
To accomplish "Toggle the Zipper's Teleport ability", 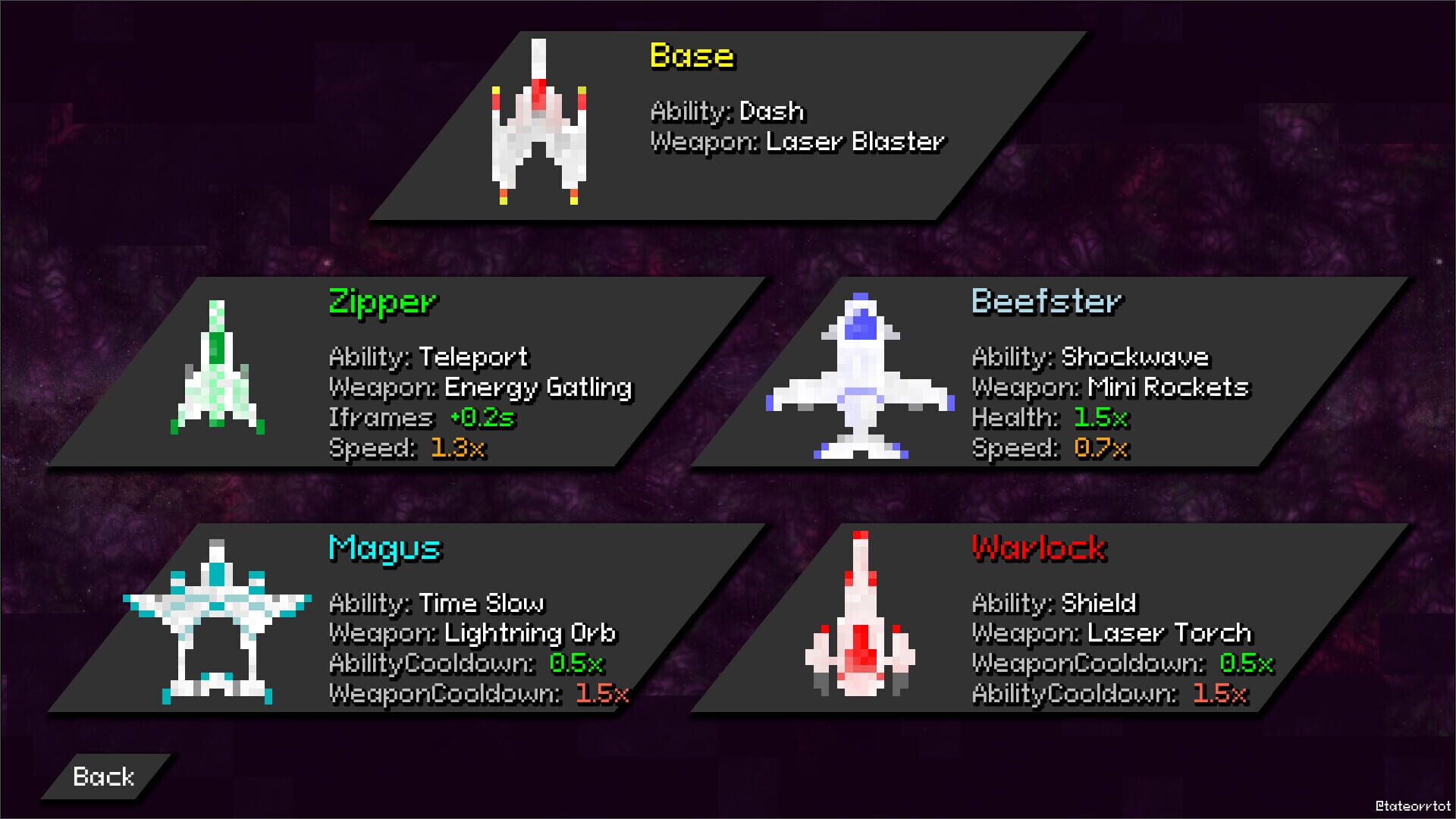I will pyautogui.click(x=428, y=356).
